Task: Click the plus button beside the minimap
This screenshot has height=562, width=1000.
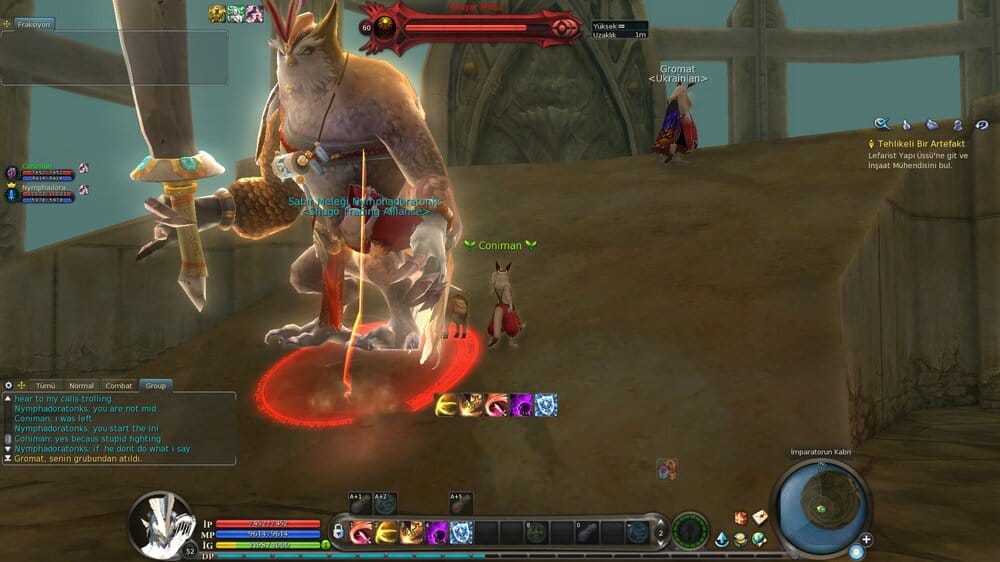Action: coord(866,539)
